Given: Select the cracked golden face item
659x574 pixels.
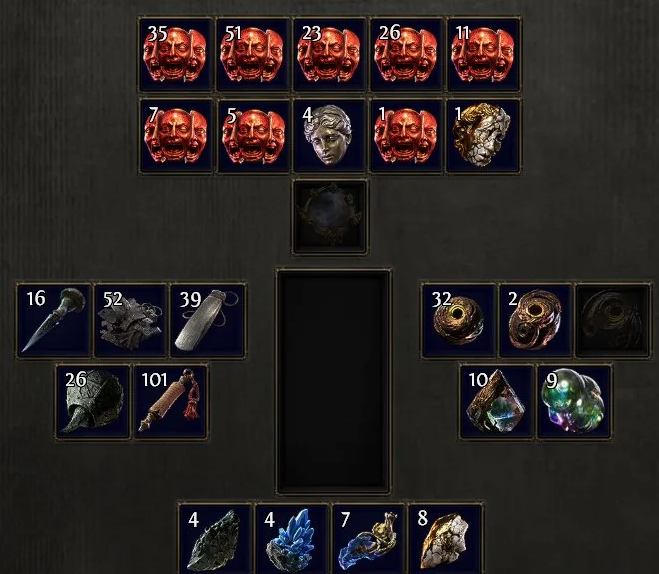Looking at the screenshot, I should [x=484, y=136].
